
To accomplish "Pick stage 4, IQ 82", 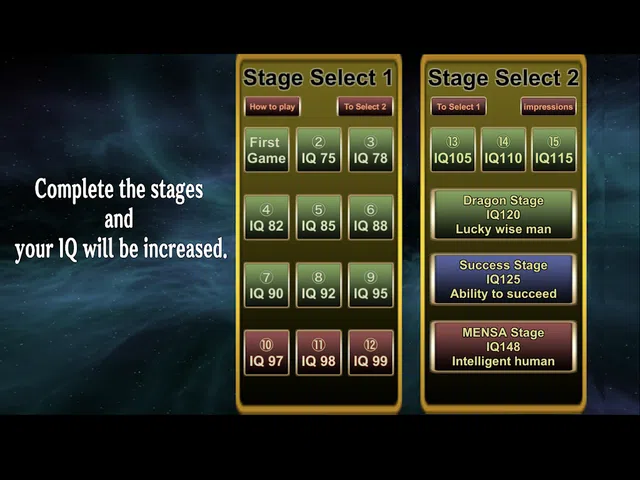I will [266, 217].
